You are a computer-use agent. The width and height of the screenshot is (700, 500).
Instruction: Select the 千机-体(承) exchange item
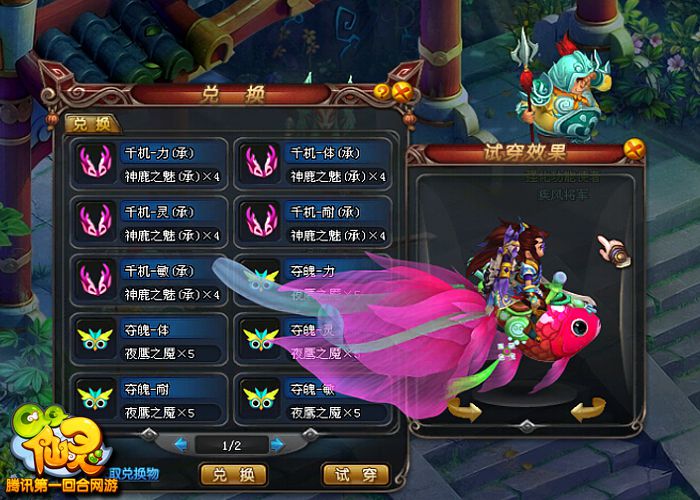tap(312, 165)
